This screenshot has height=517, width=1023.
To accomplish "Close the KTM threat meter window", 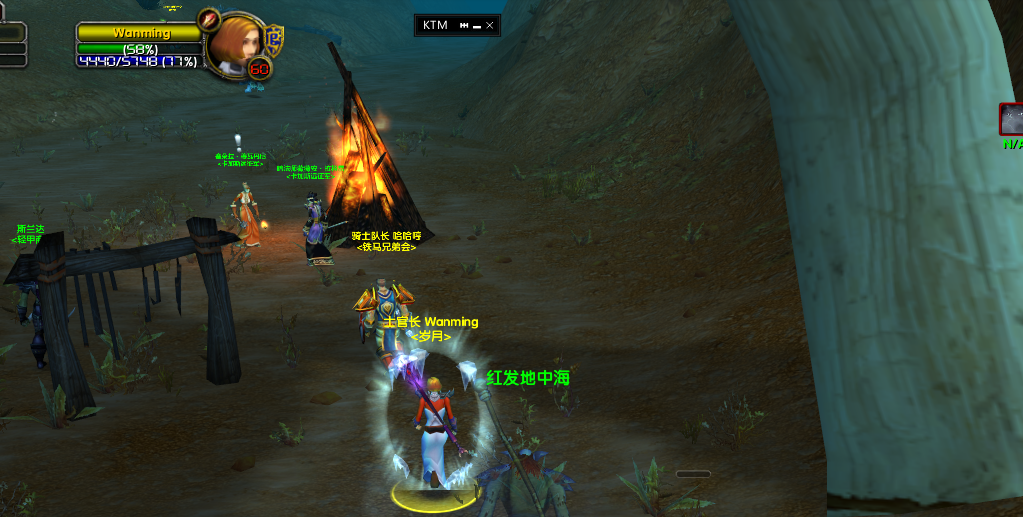I will [489, 25].
